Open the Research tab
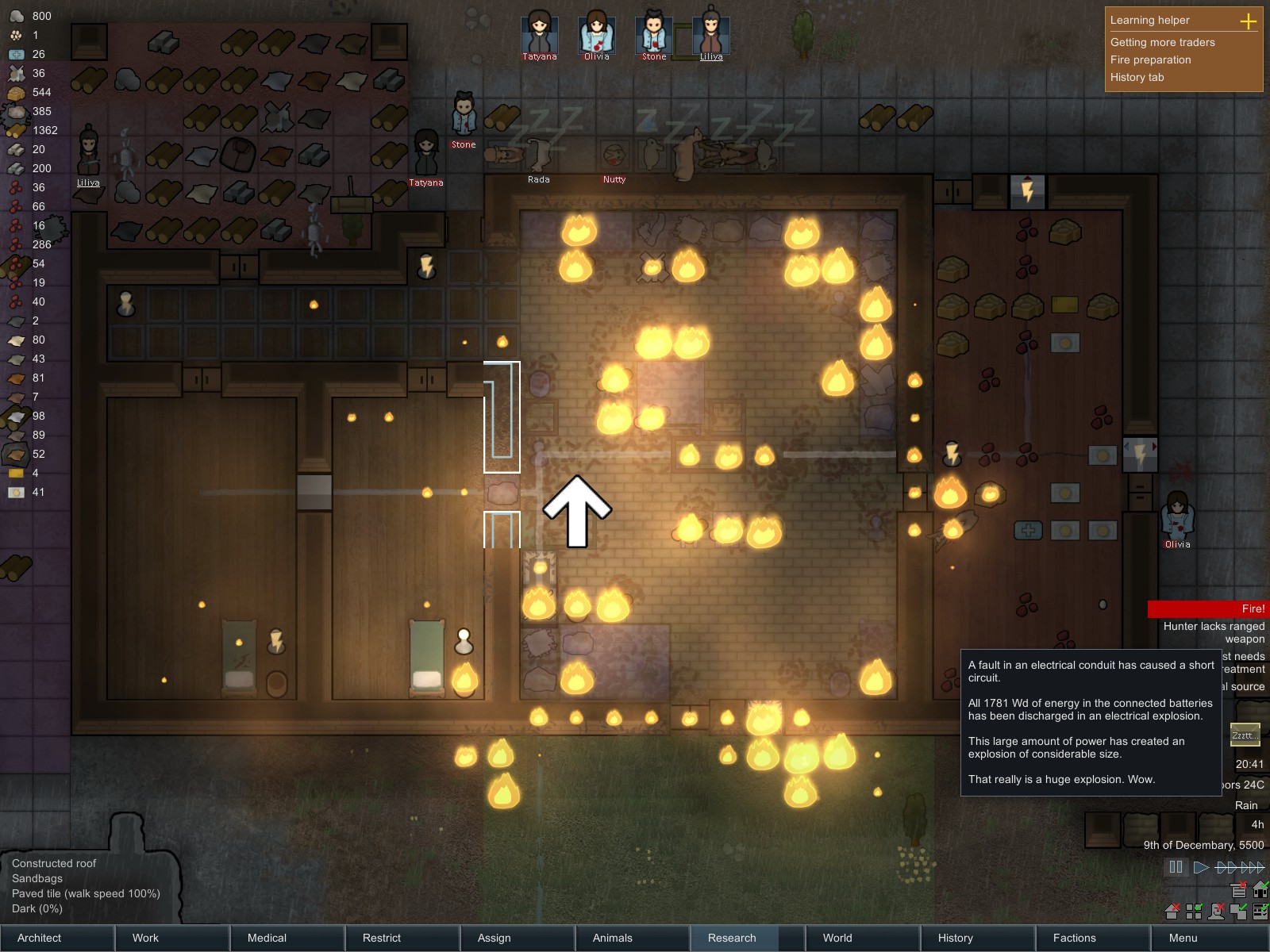The image size is (1270, 952). 748,938
